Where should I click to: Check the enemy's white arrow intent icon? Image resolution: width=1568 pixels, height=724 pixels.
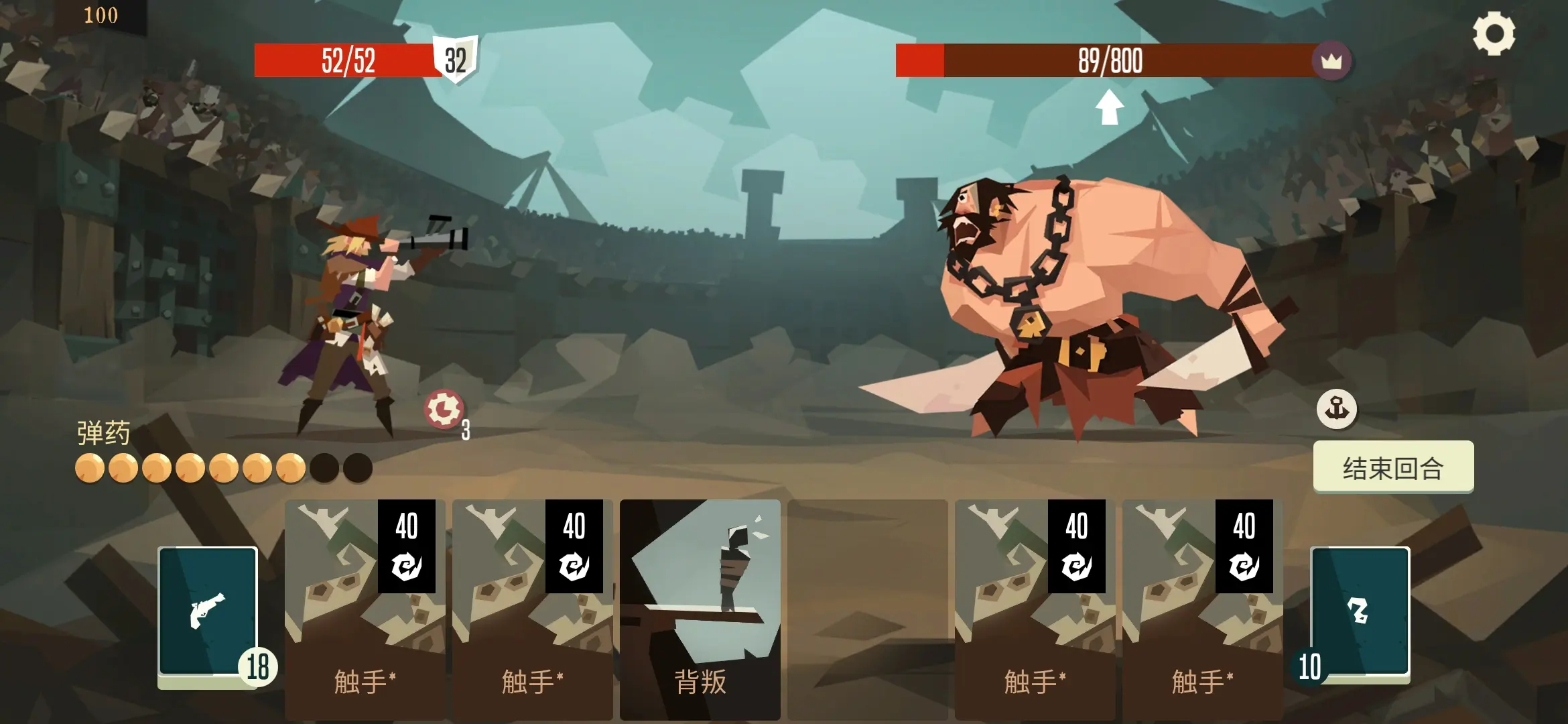1109,107
